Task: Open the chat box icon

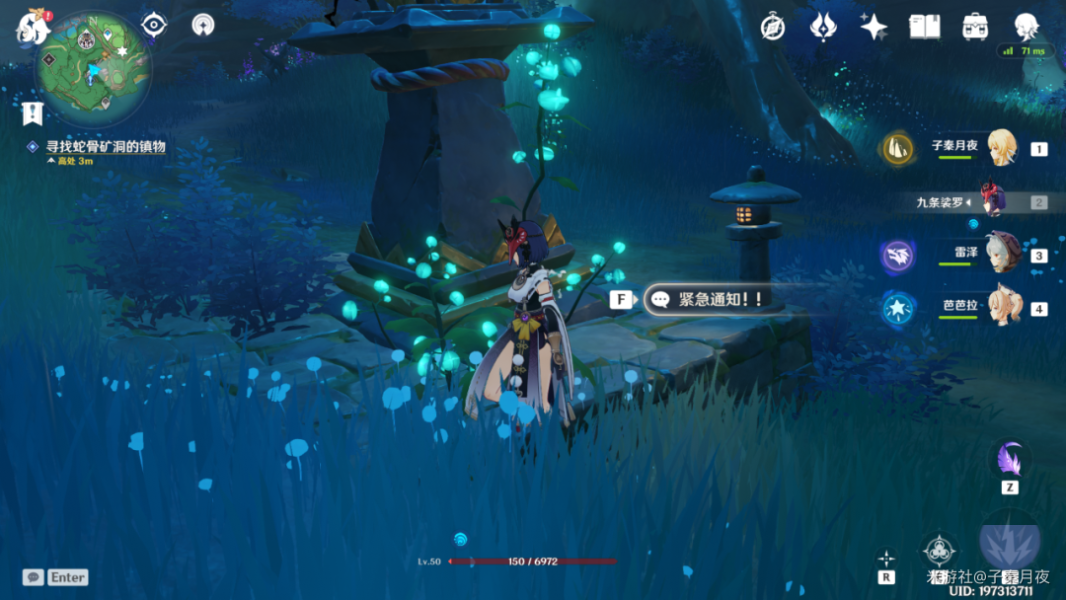Action: tap(33, 577)
